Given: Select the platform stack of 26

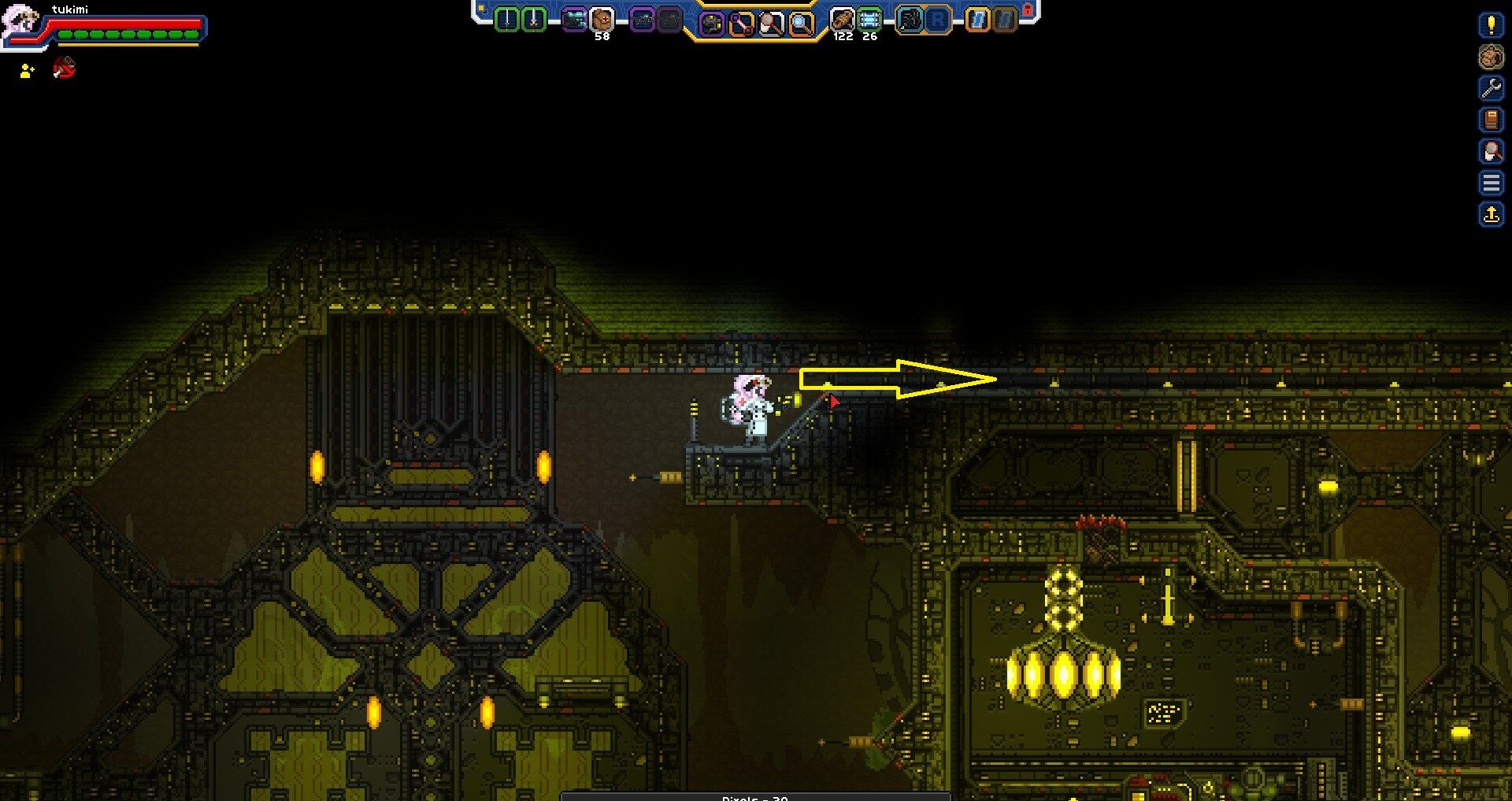Looking at the screenshot, I should (x=869, y=20).
